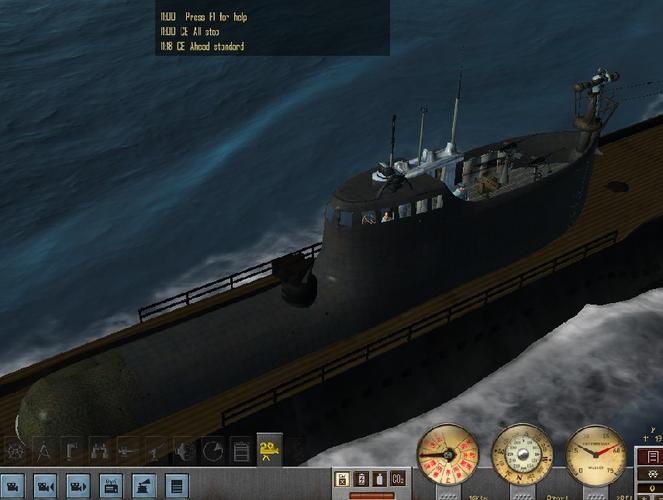Switch to next camera view
This screenshot has width=663, height=500.
coord(77,486)
